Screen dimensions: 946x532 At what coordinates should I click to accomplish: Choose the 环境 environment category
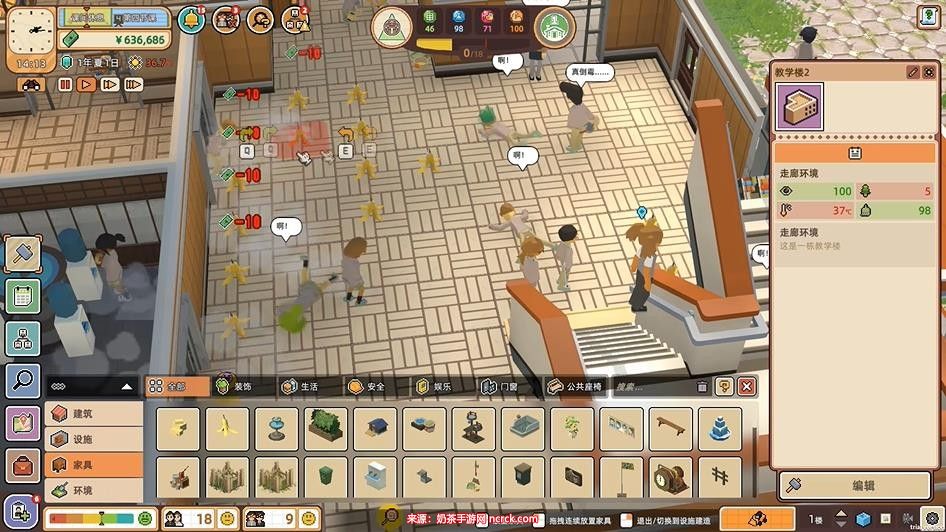pyautogui.click(x=94, y=491)
